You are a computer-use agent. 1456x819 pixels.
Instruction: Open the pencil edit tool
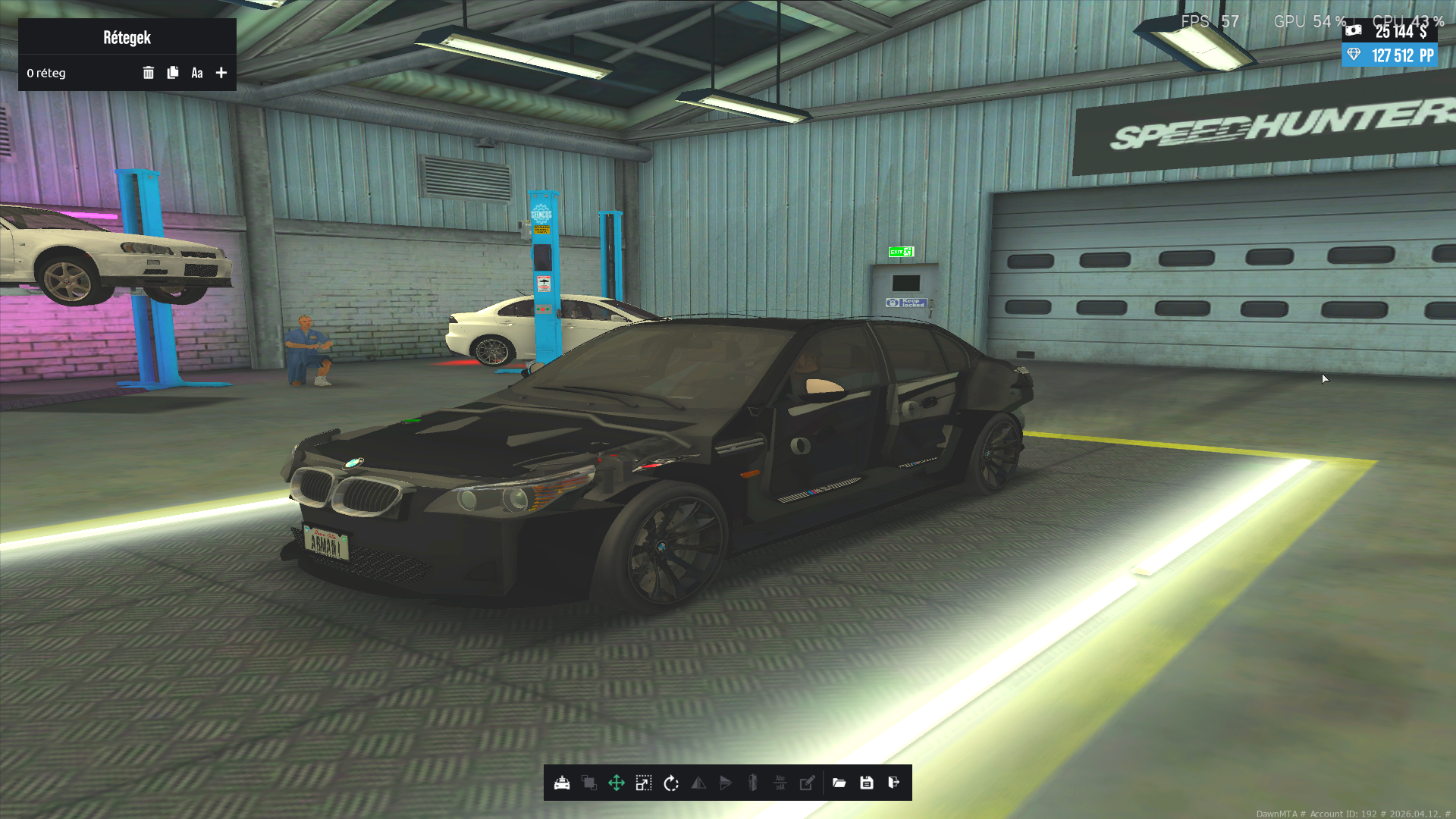pos(808,783)
